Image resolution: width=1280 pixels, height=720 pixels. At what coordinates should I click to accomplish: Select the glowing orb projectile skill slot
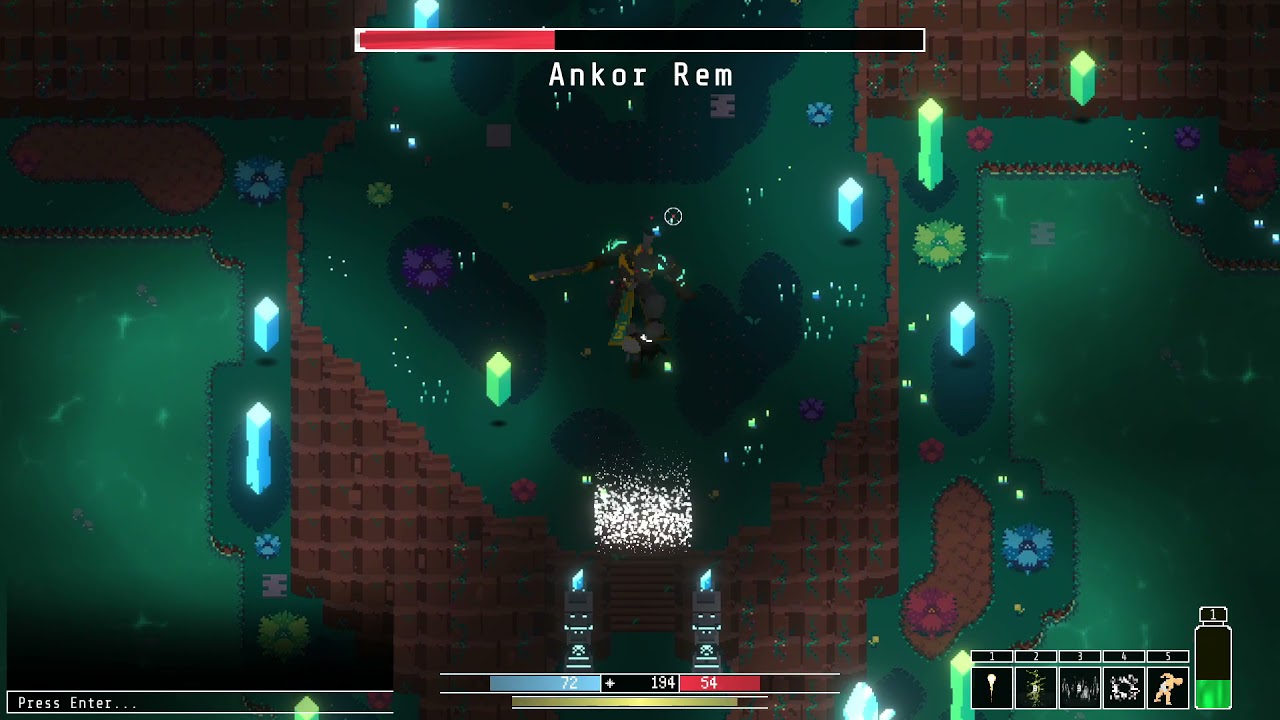click(992, 688)
